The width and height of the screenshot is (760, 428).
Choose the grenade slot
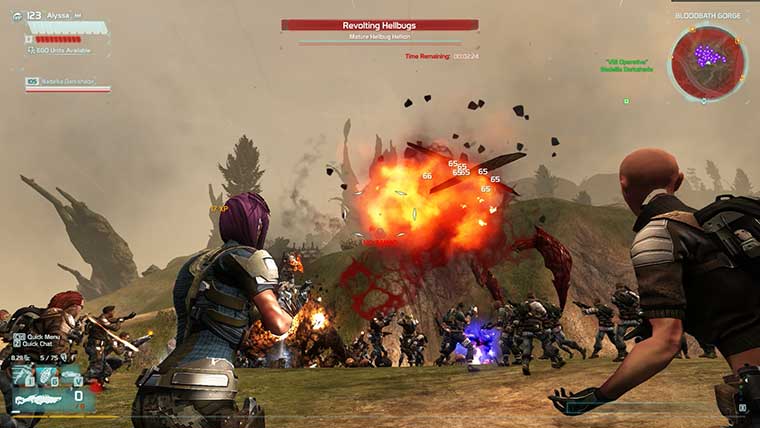[46, 374]
